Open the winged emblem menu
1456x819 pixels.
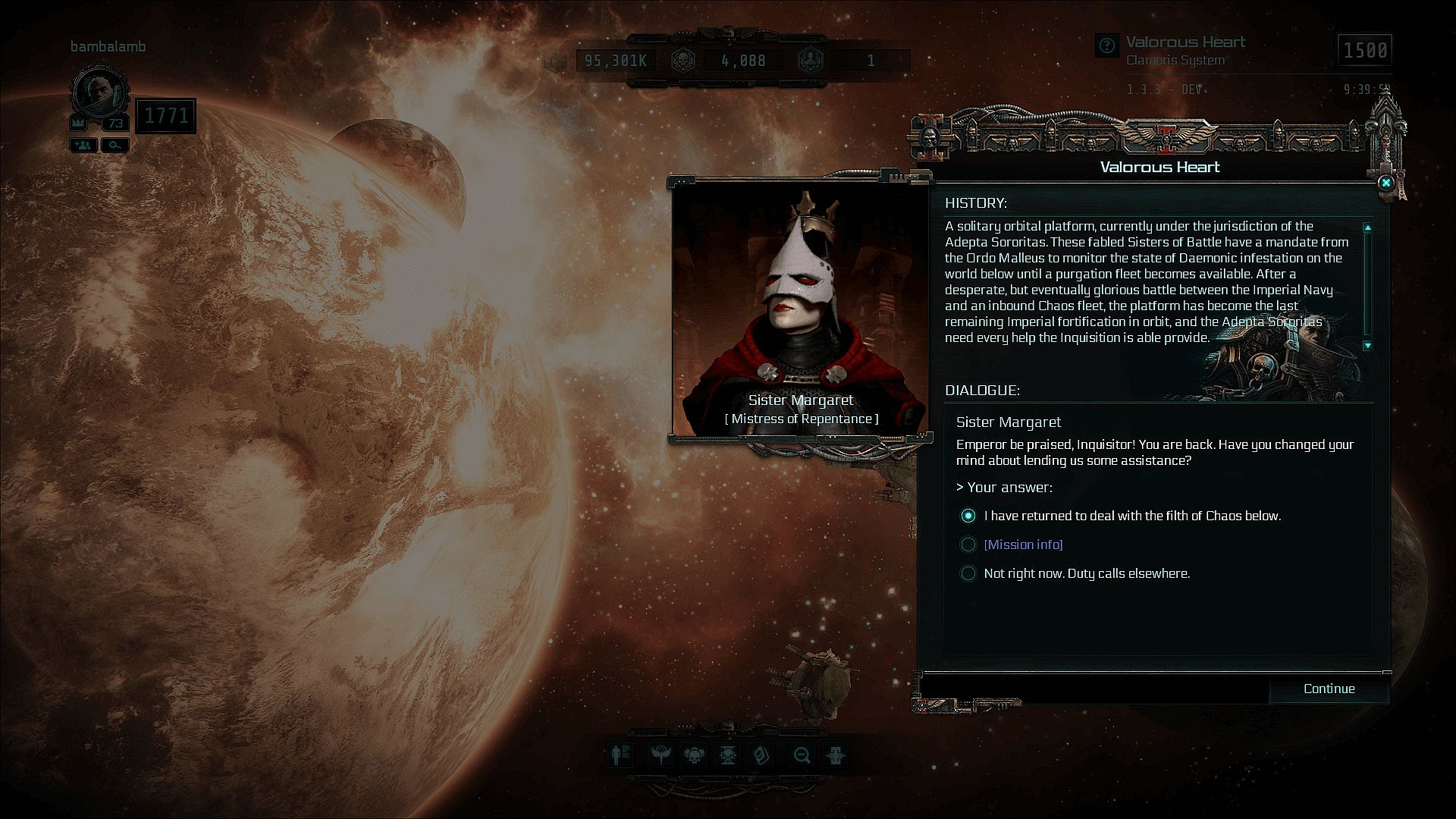[x=660, y=755]
